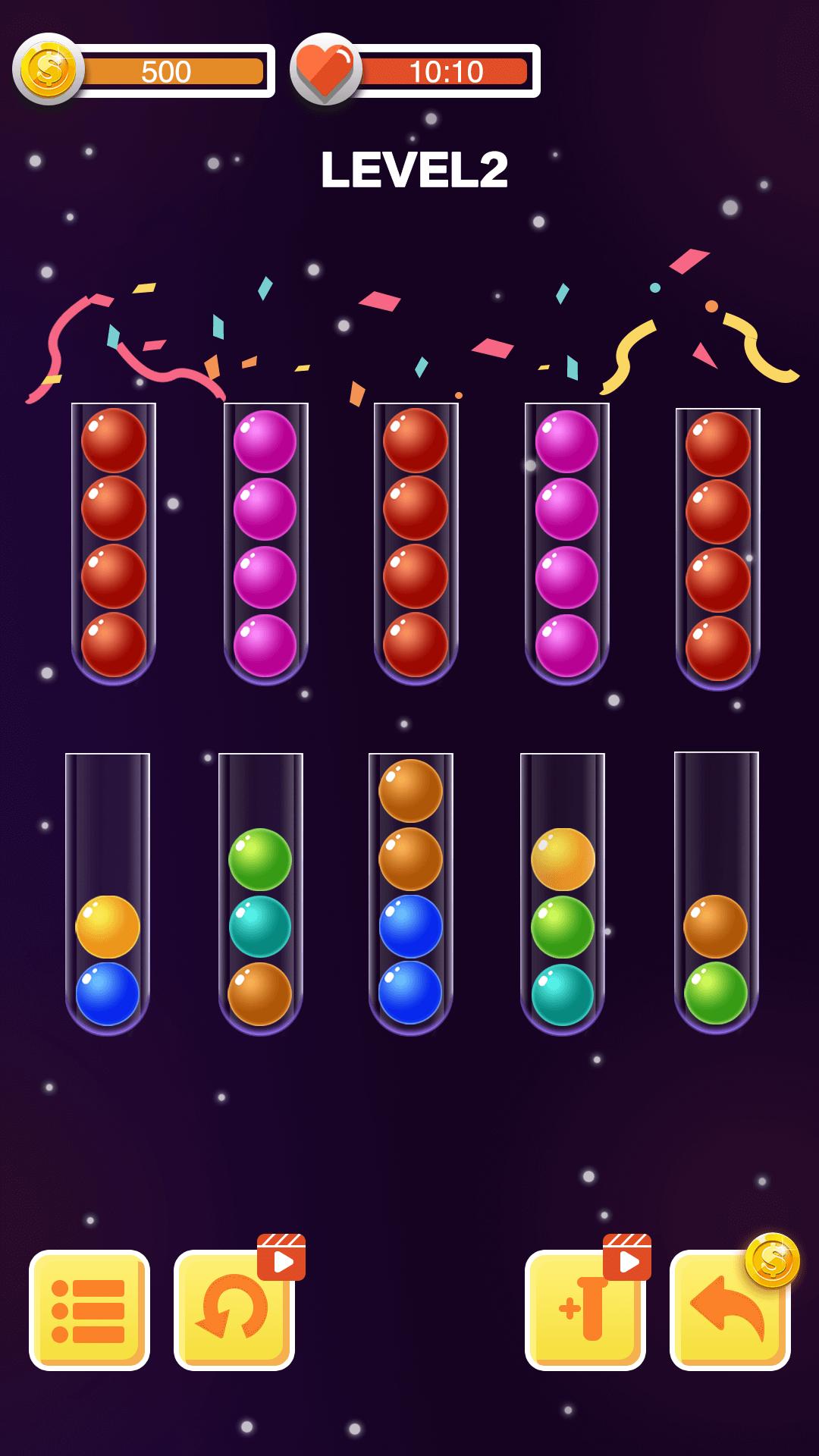This screenshot has width=819, height=1456.
Task: Choose the tube with one orange ball above one green
Action: 716,895
